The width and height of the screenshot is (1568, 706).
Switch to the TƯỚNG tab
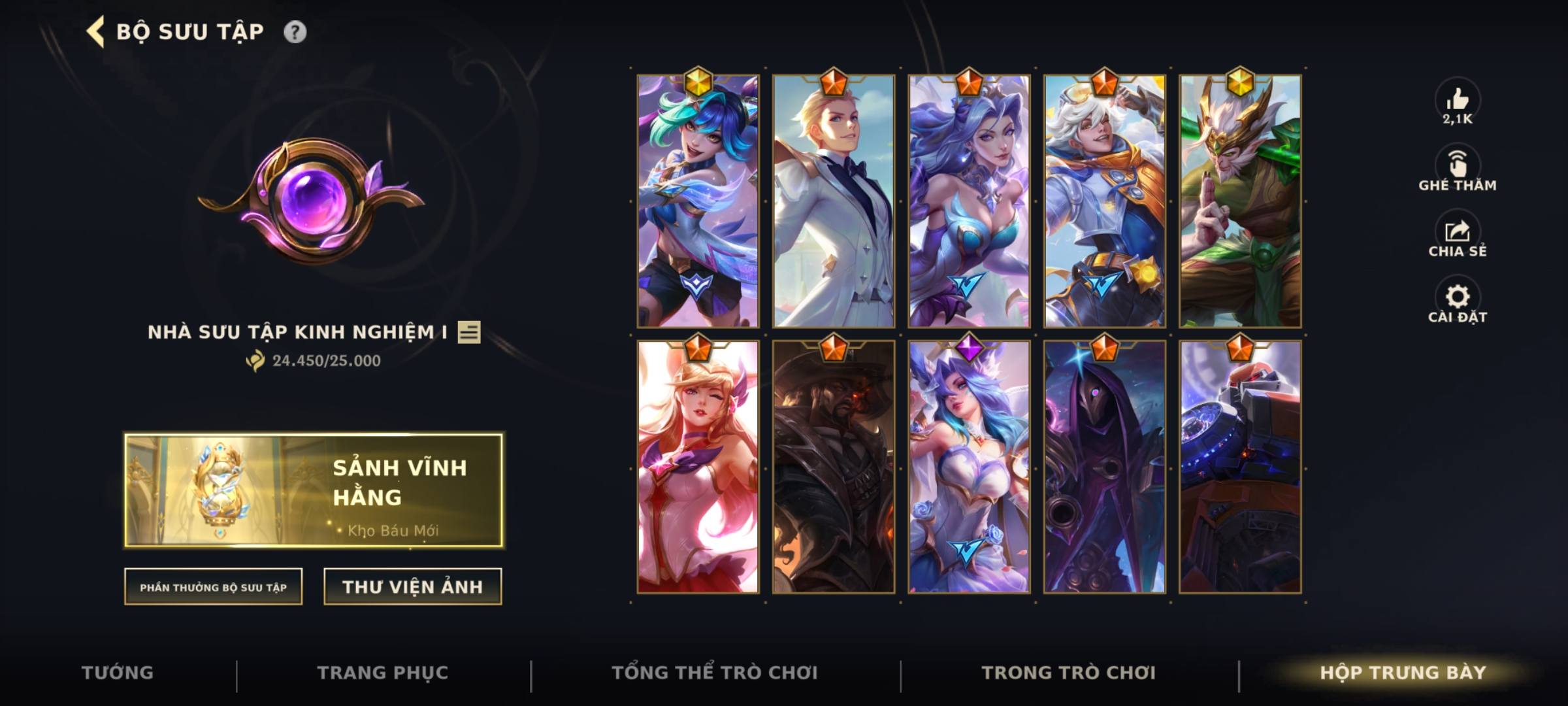click(118, 671)
